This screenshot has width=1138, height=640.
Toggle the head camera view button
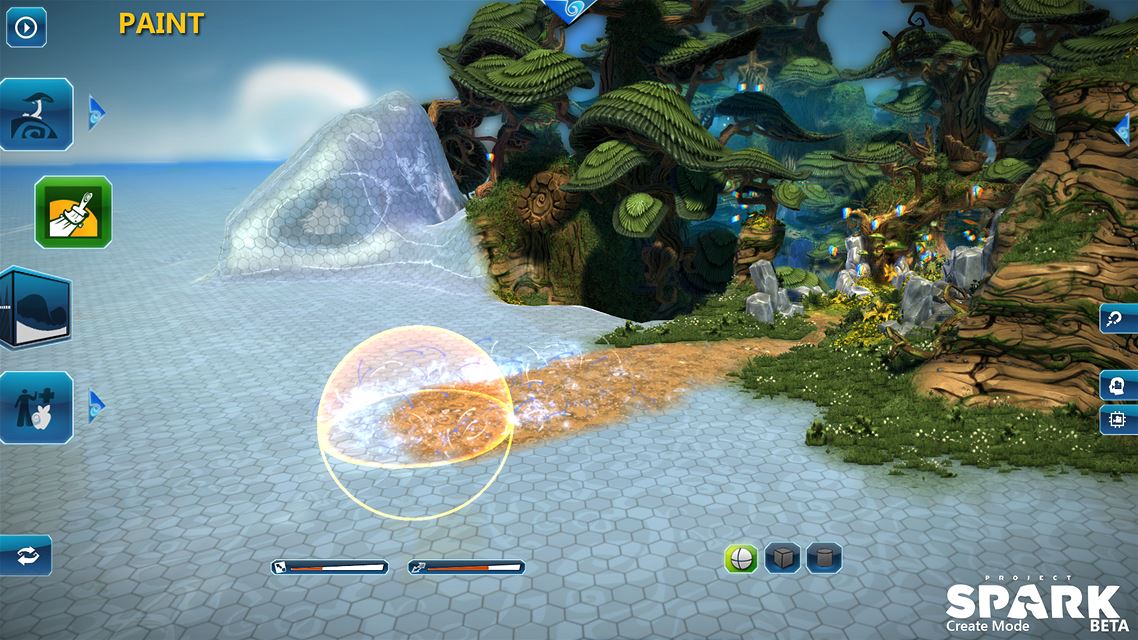point(1117,385)
